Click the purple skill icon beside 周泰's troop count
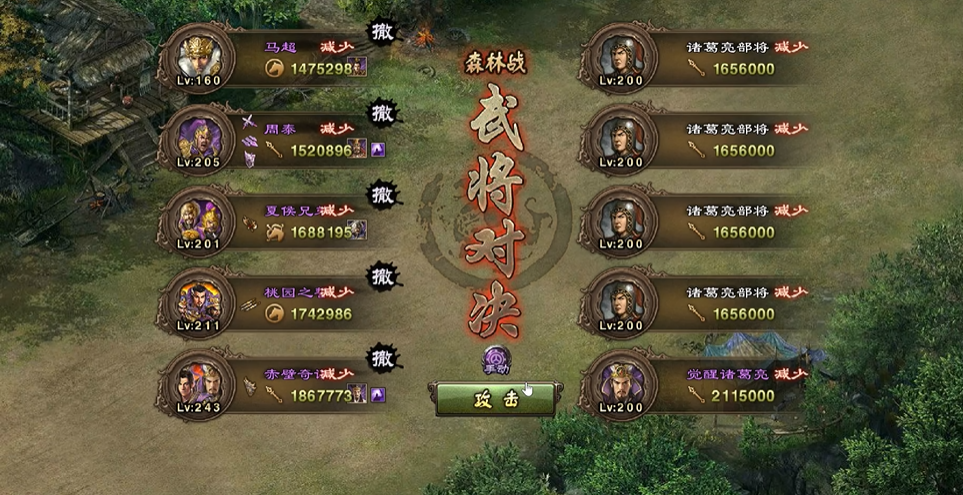963x495 pixels. tap(377, 150)
